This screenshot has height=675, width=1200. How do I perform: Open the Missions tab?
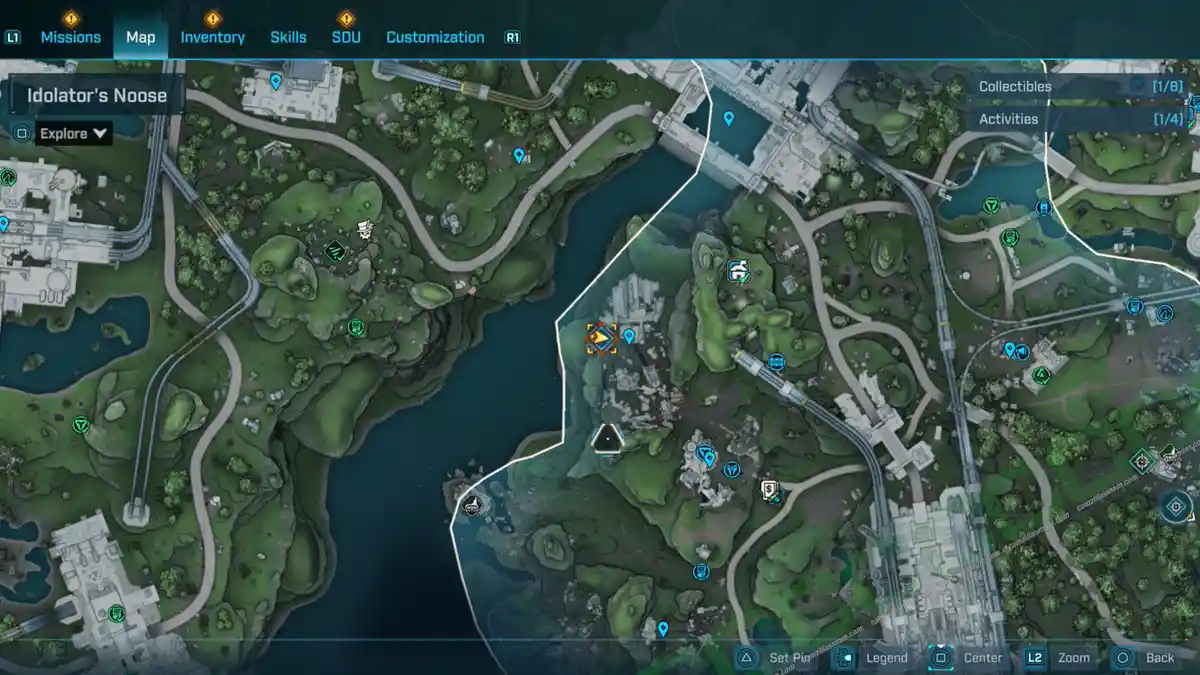(x=70, y=37)
